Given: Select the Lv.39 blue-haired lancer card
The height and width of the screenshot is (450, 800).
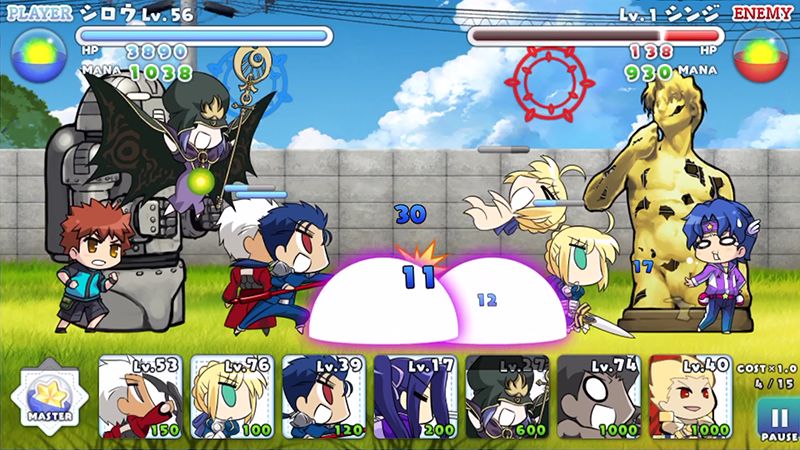Looking at the screenshot, I should pos(323,397).
